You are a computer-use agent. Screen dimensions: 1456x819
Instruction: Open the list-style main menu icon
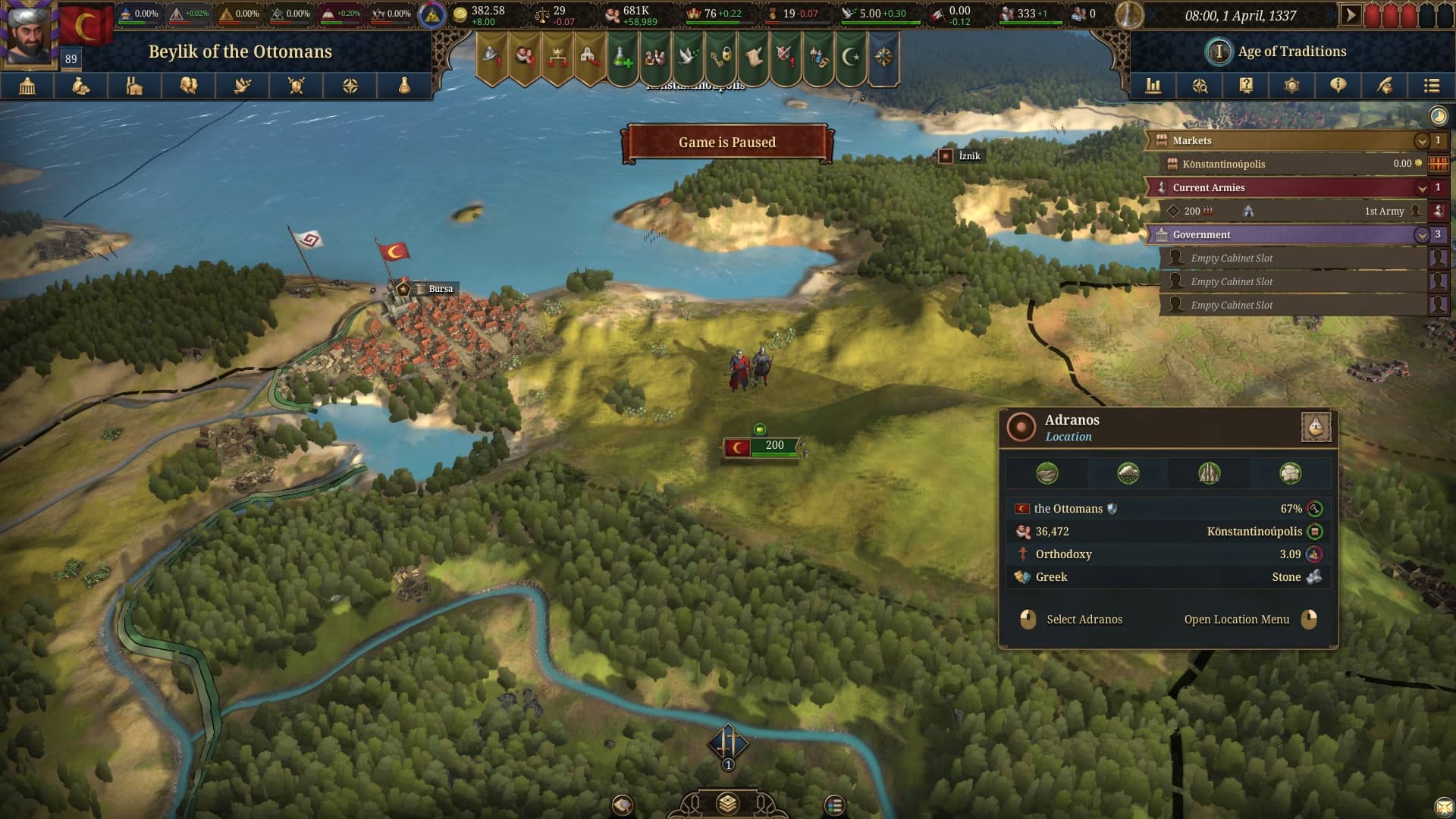coord(1431,86)
